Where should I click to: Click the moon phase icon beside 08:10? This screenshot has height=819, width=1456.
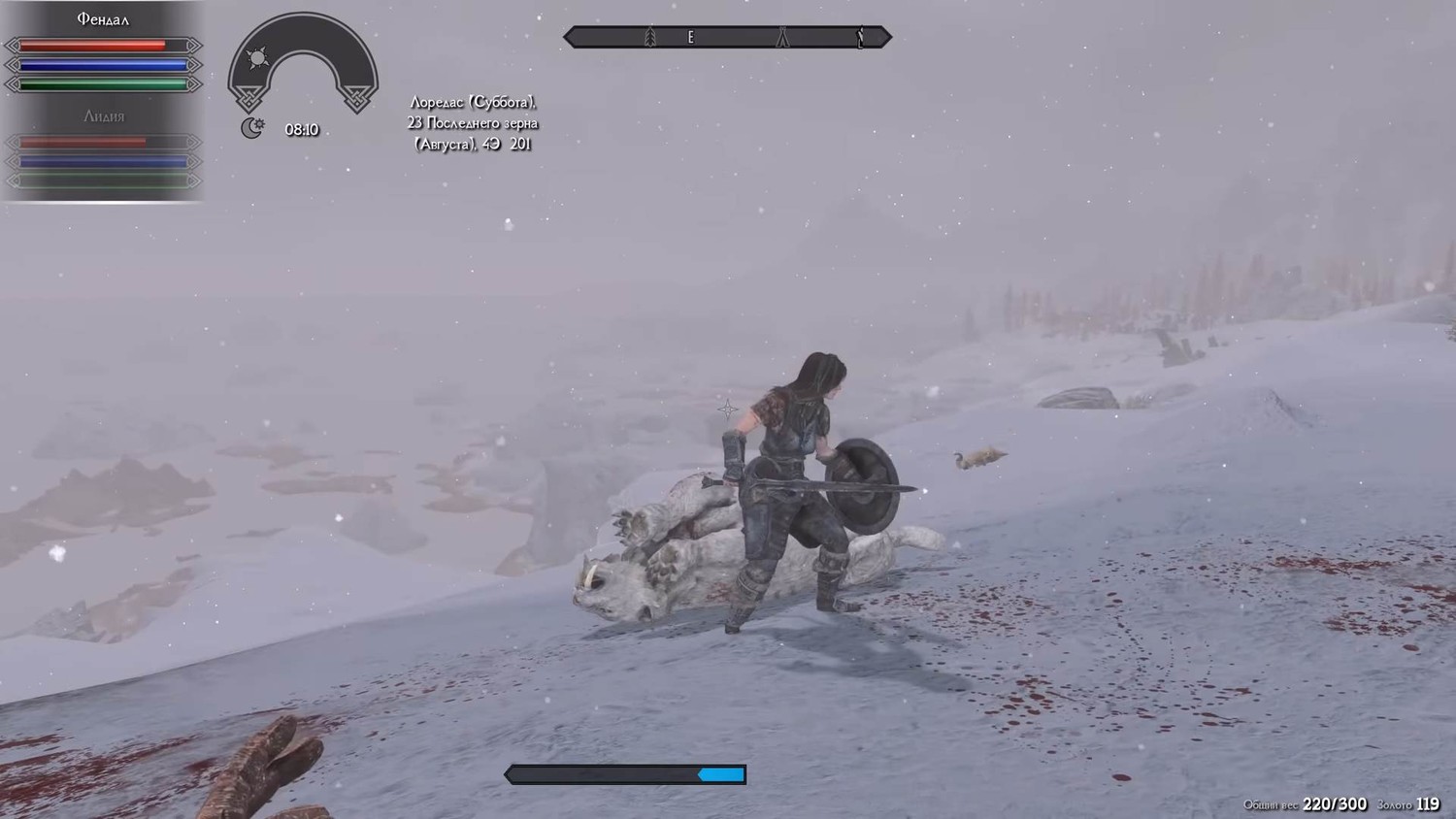click(251, 128)
